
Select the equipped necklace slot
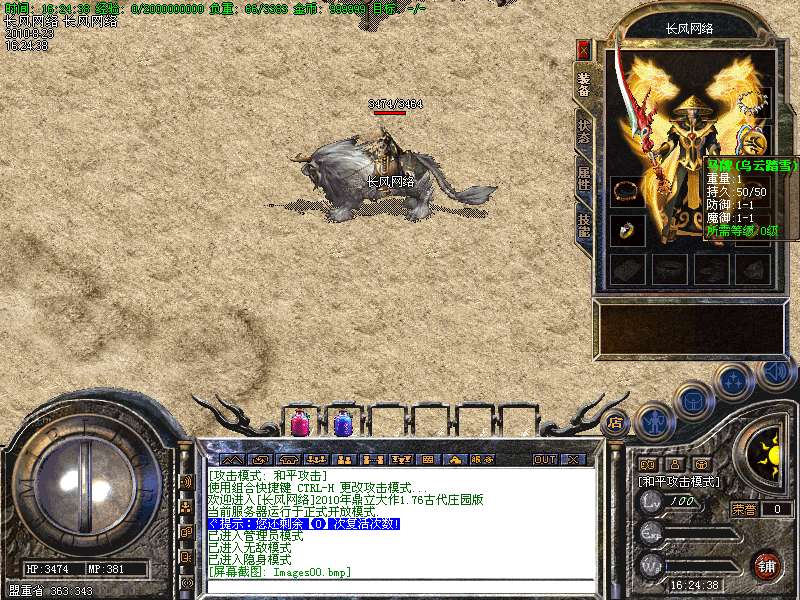[x=752, y=103]
